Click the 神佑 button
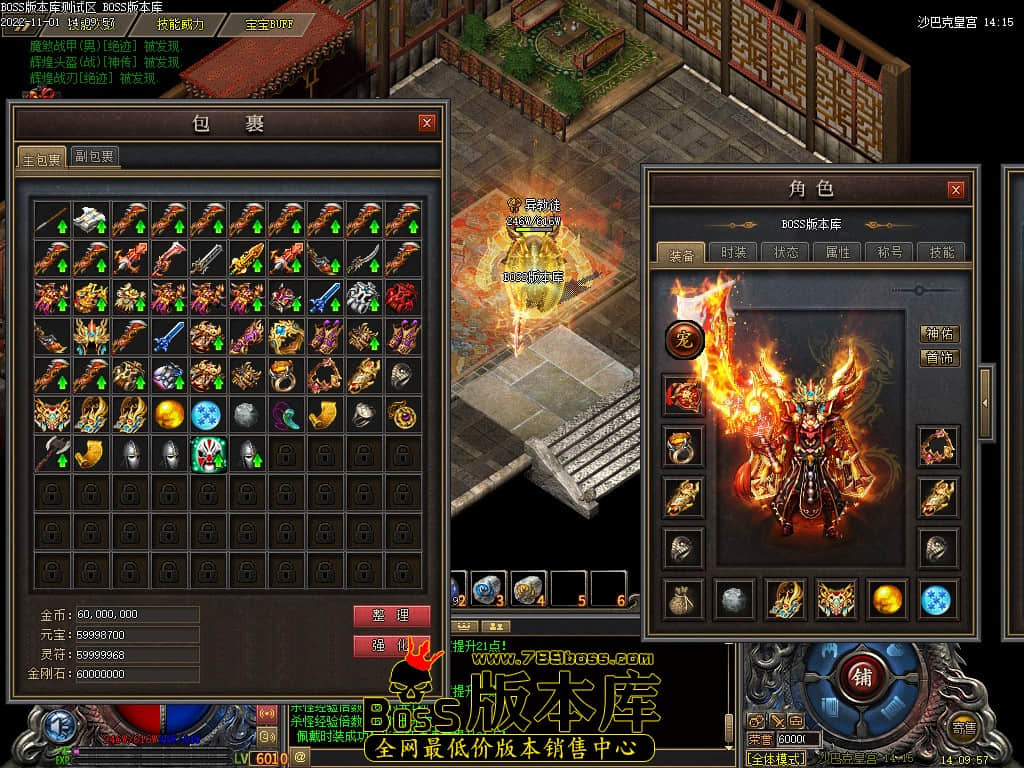Screen dimensions: 1024x768 [939, 334]
